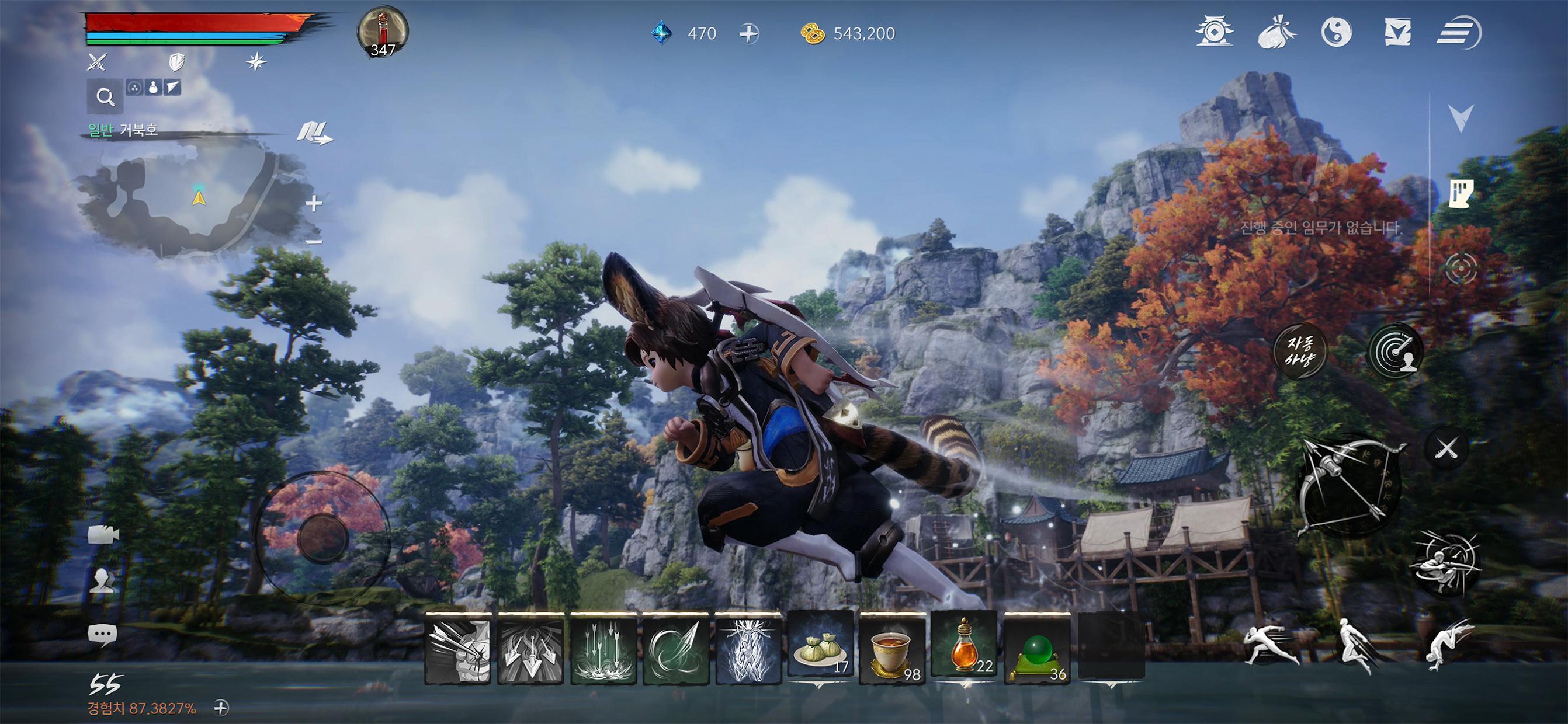Eat the dumplings food item

tap(820, 648)
